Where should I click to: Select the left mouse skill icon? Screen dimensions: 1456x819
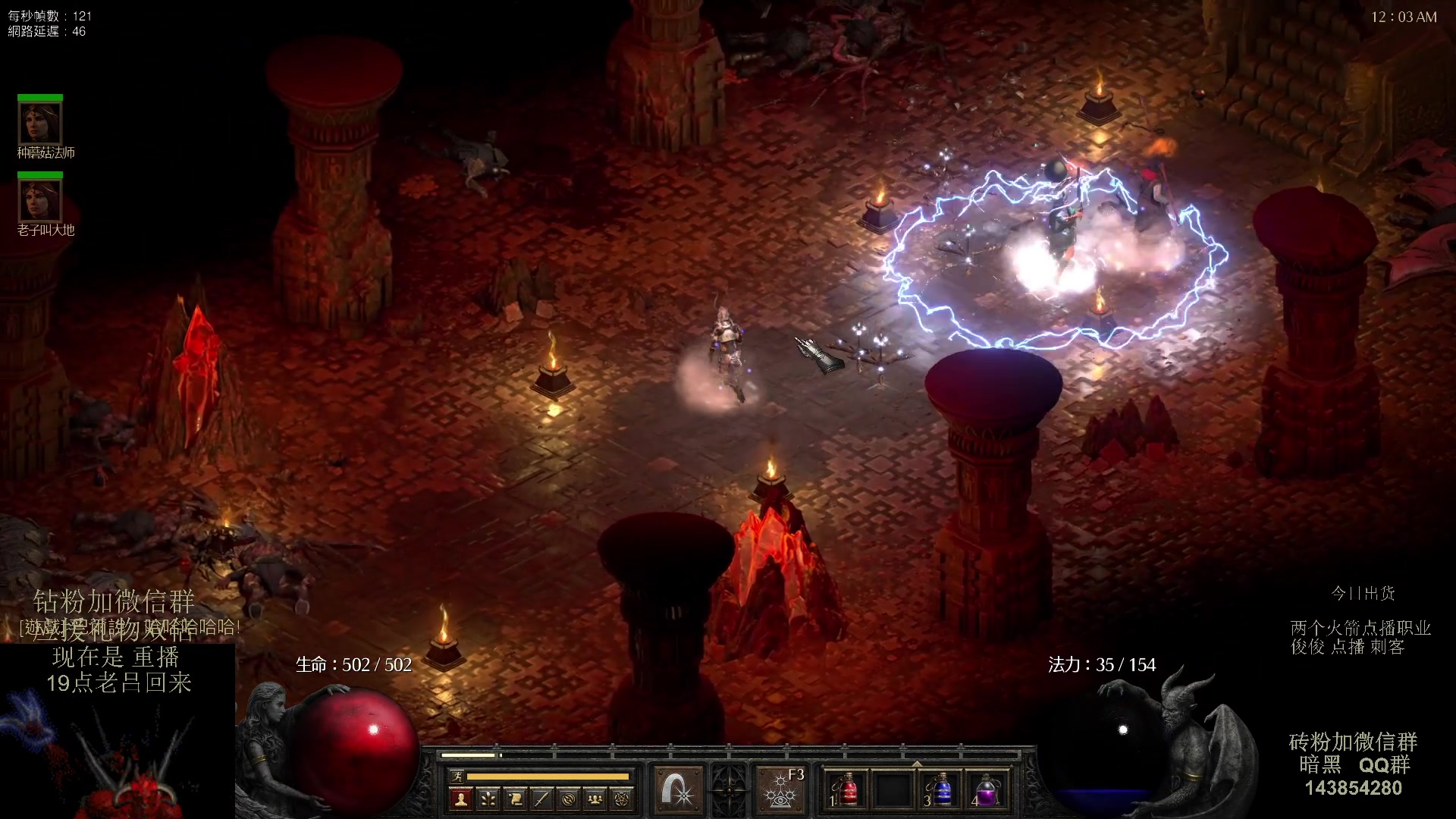677,789
